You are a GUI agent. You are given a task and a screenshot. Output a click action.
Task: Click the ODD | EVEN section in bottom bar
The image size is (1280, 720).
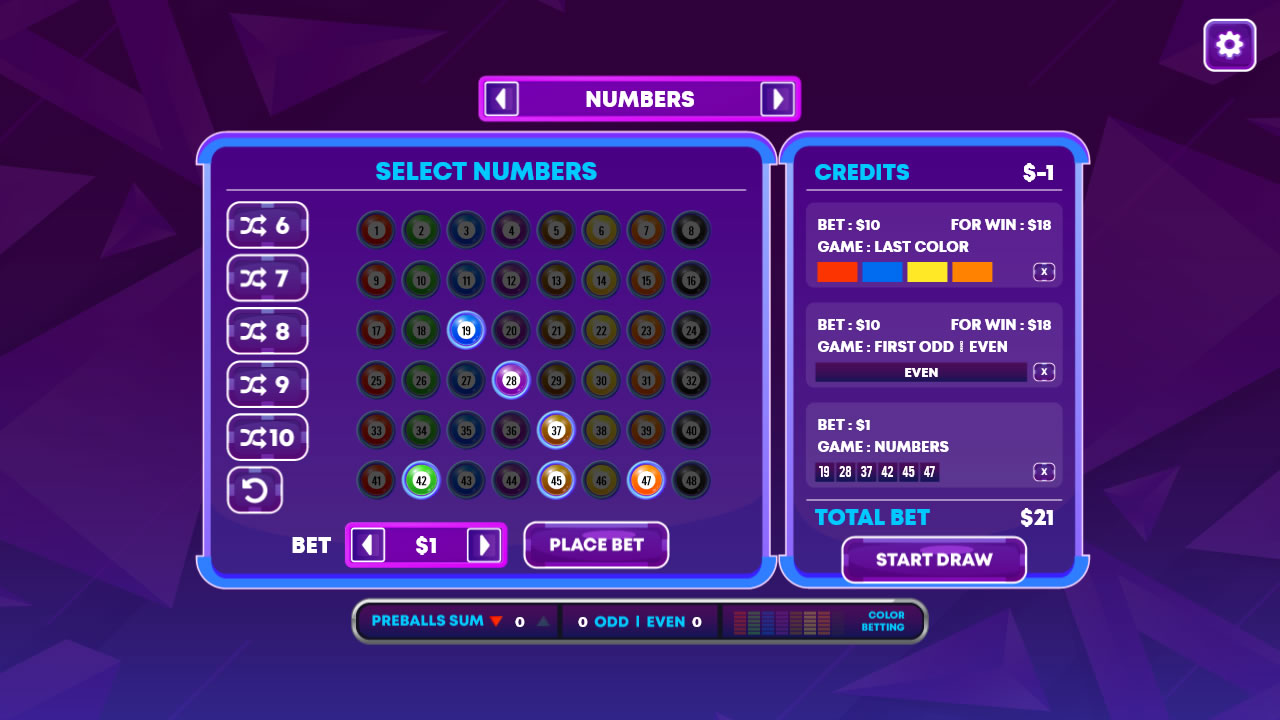click(x=640, y=621)
